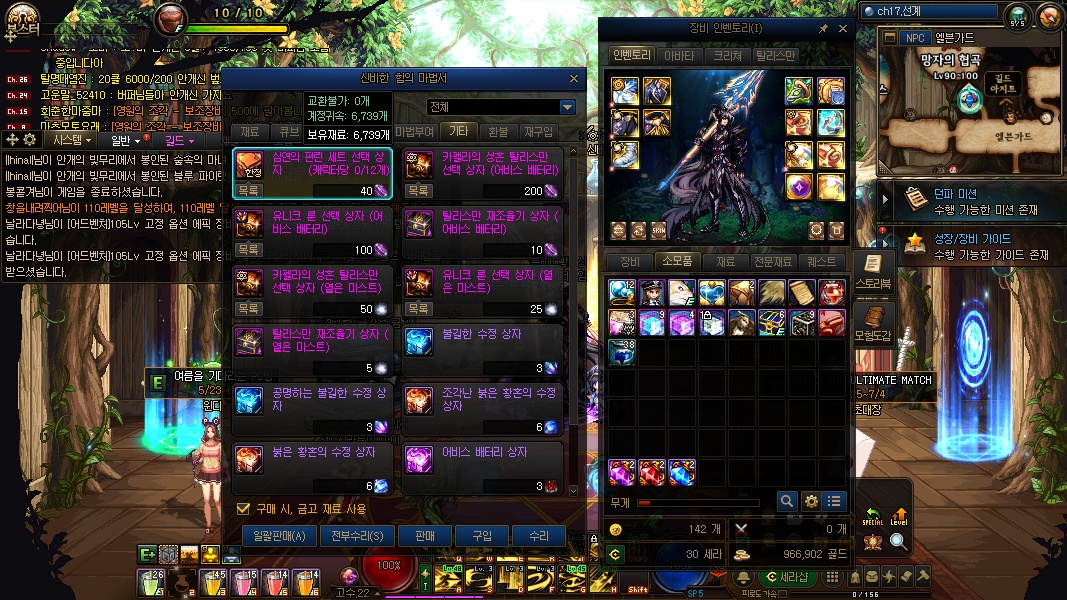Viewport: 1067px width, 600px height.
Task: Click the 판매 sell button
Action: [425, 536]
